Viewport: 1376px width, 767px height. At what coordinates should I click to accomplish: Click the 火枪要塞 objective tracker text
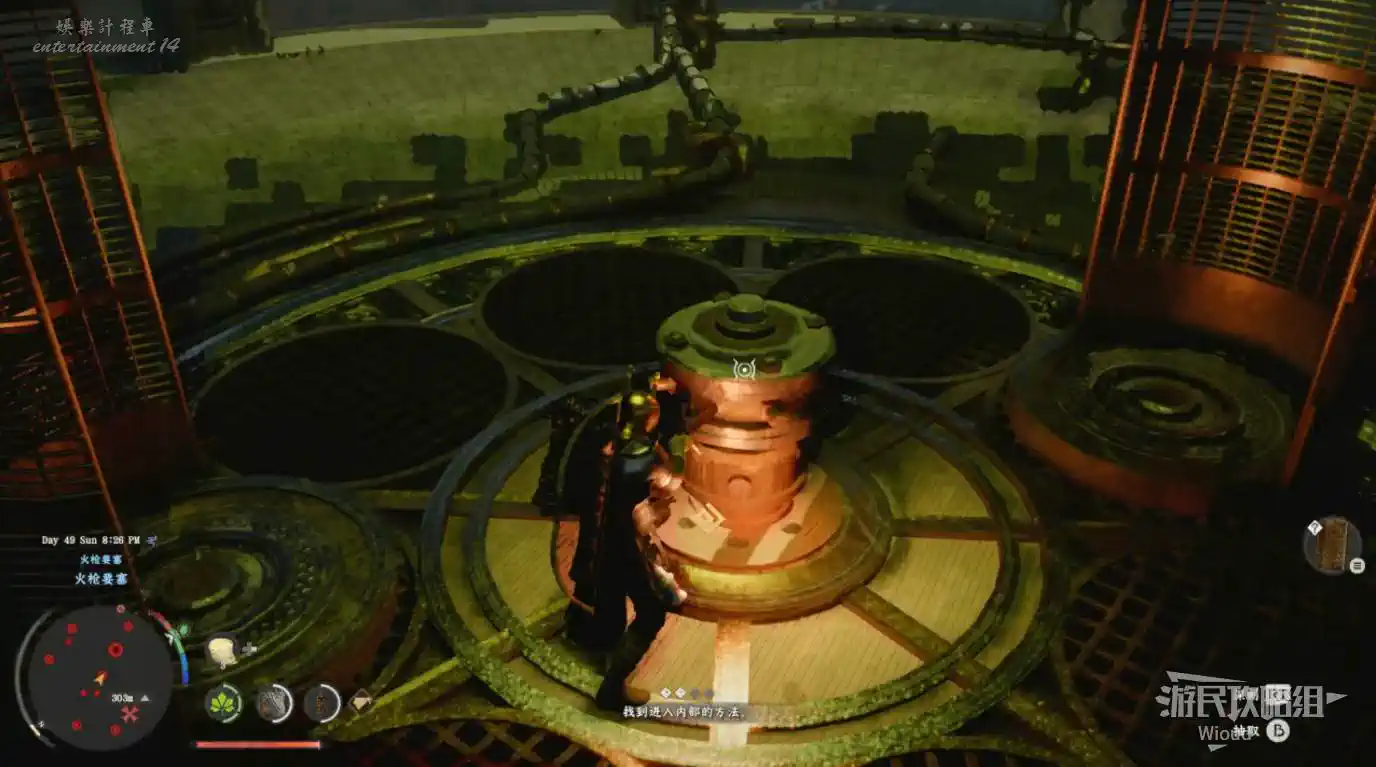tap(101, 578)
